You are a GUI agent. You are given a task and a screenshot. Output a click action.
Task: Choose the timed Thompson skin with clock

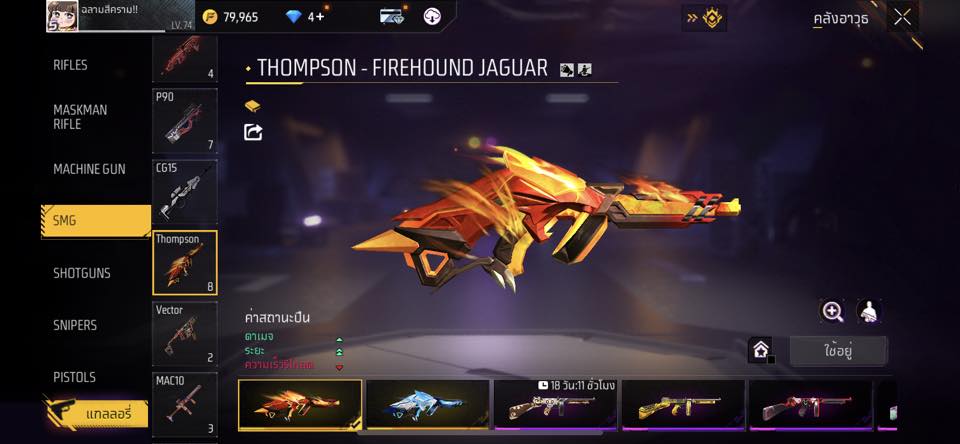[x=555, y=405]
